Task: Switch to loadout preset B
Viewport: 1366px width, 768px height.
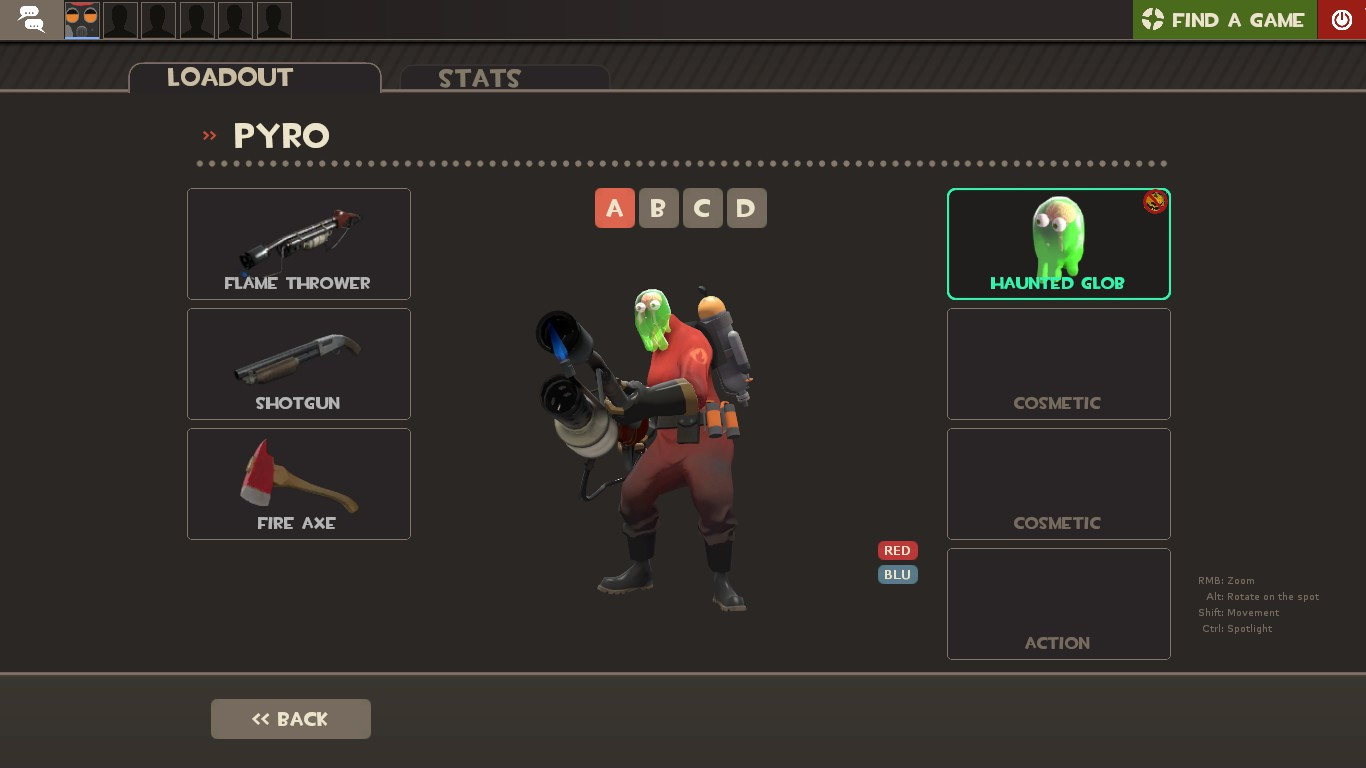Action: coord(659,208)
